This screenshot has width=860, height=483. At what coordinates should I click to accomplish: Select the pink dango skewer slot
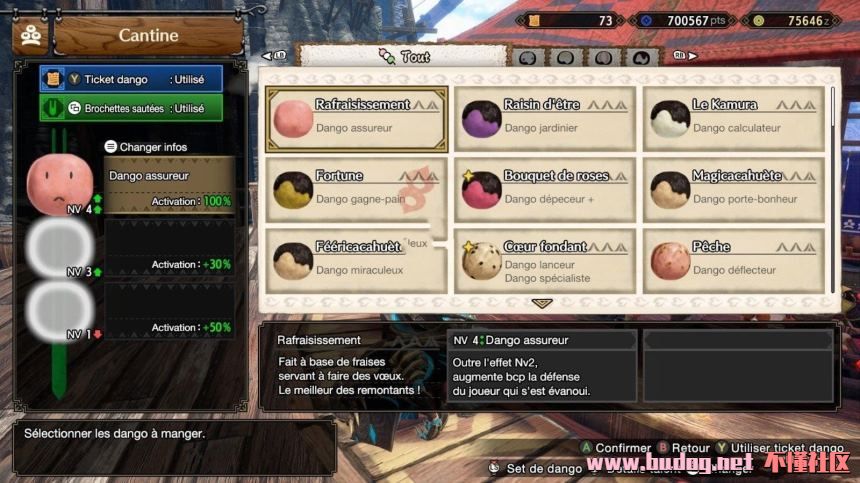[60, 185]
